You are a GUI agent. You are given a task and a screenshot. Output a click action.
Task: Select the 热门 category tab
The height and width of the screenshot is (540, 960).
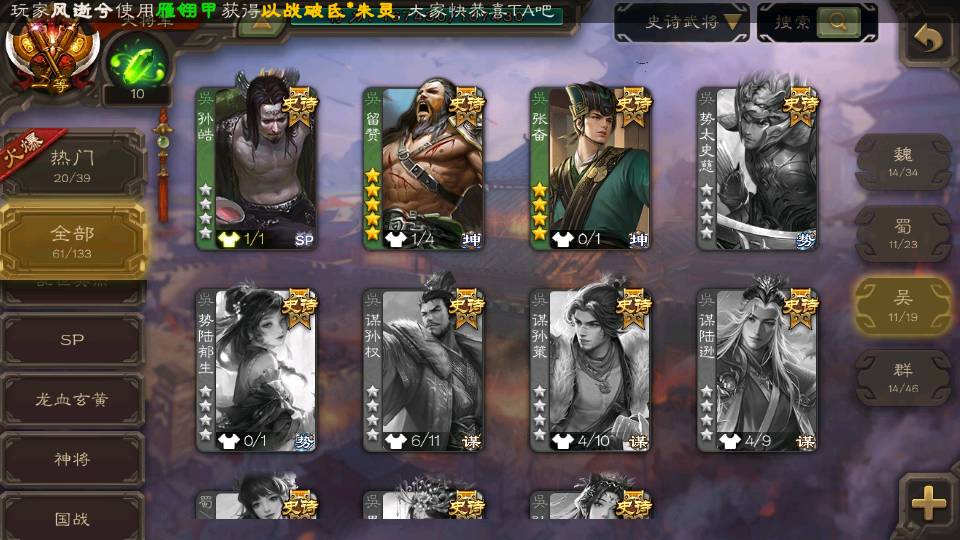tap(72, 163)
